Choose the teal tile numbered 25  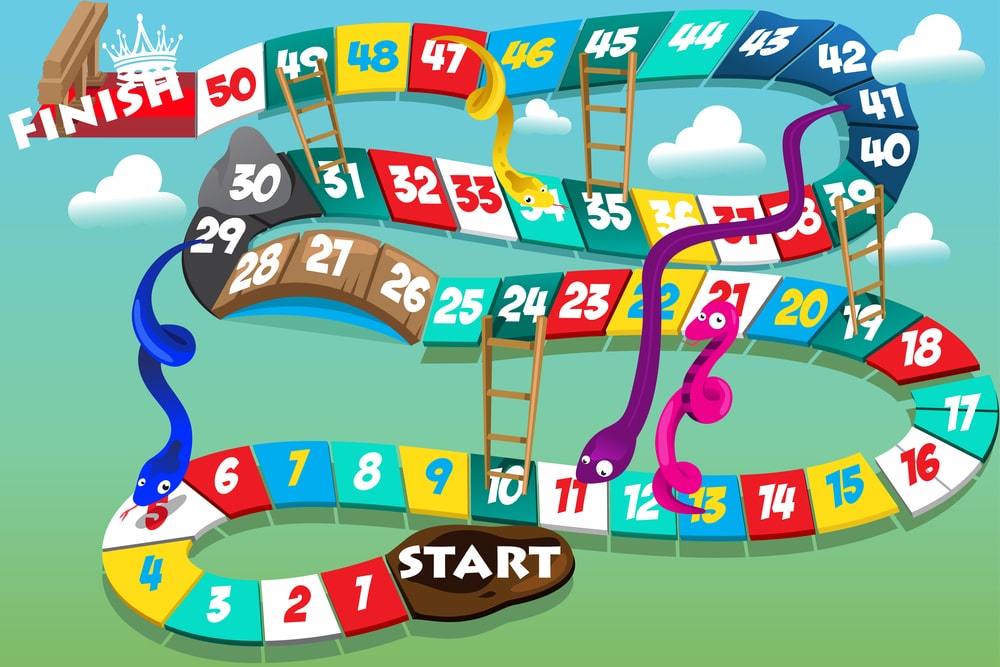coord(458,304)
